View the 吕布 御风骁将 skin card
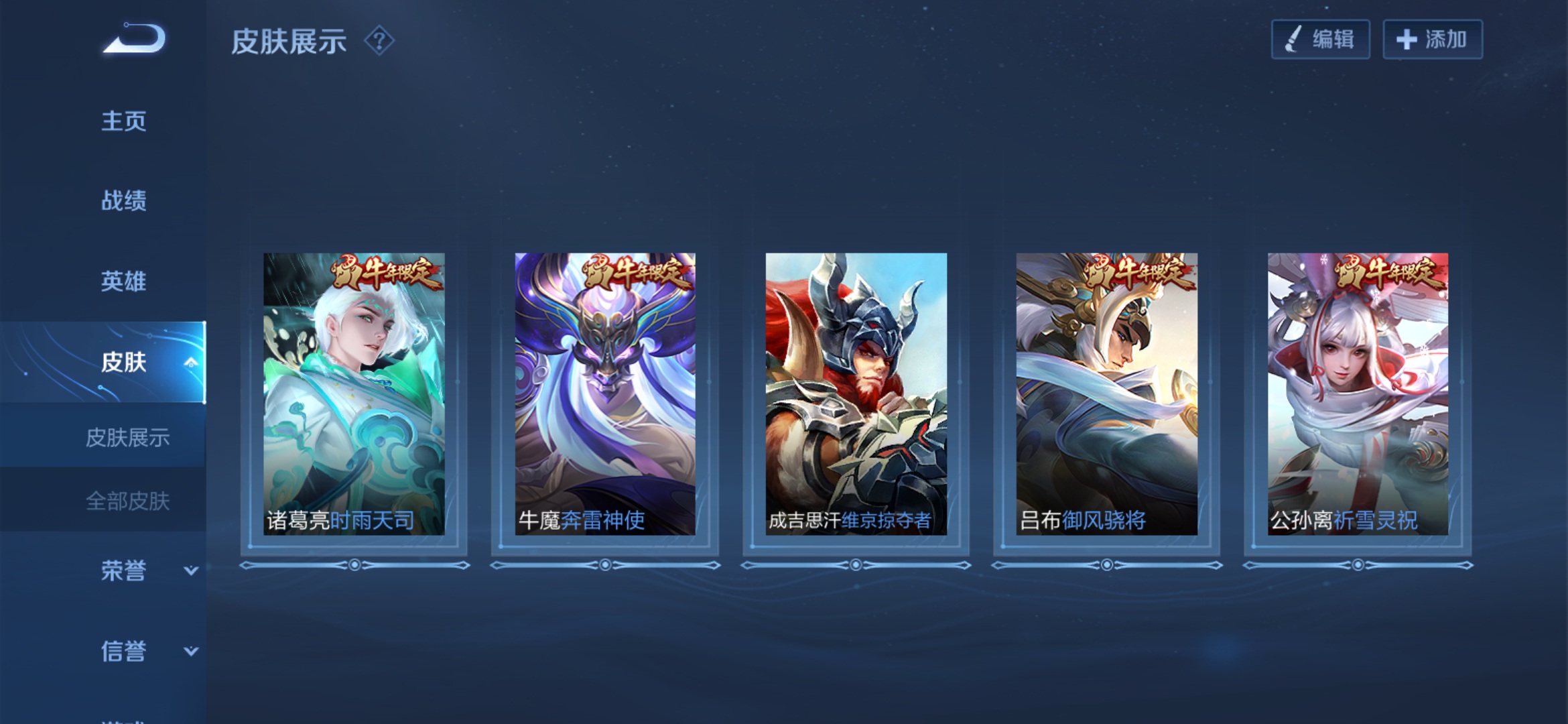 (x=1107, y=394)
